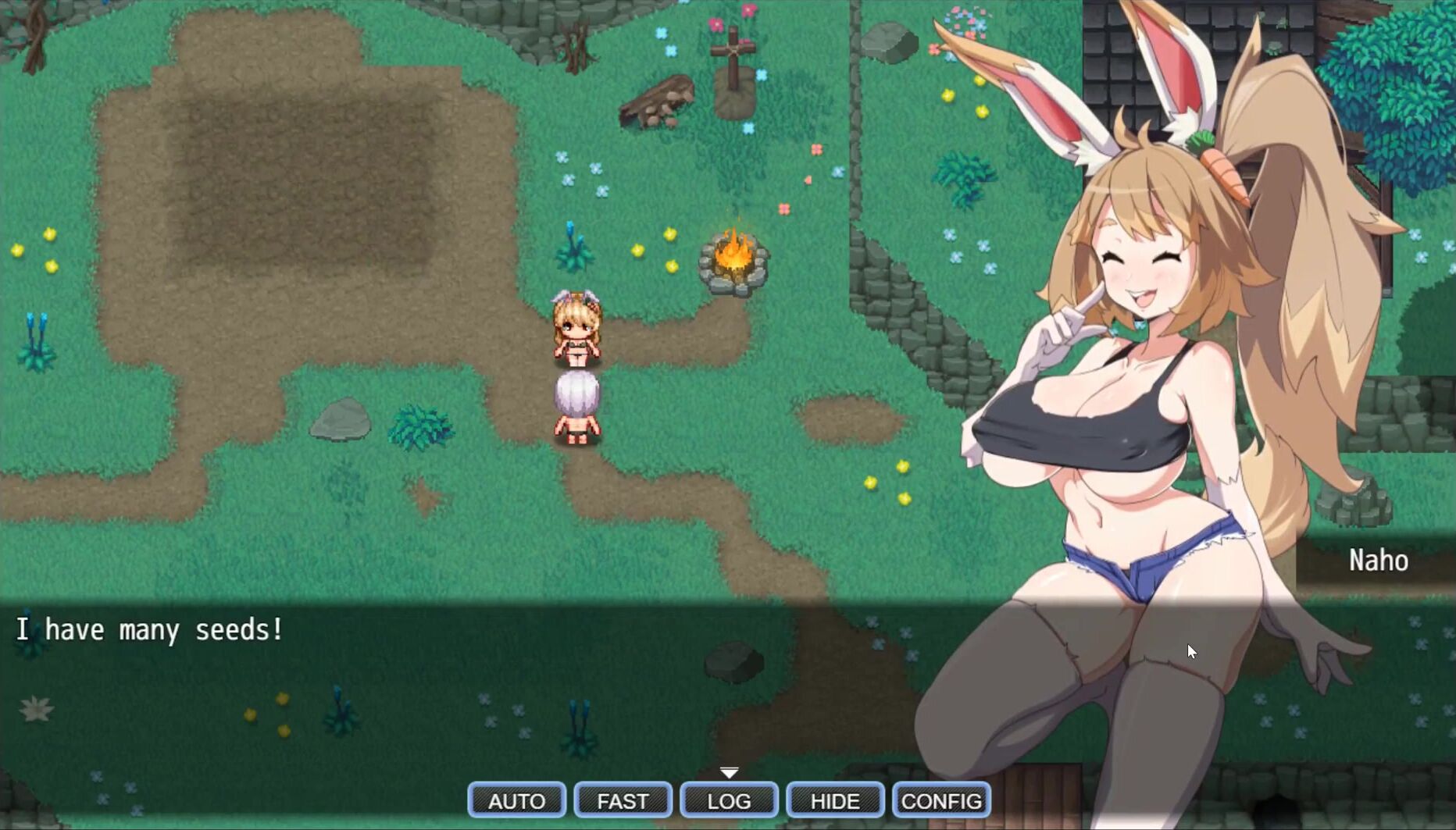Open the dialogue LOG

(x=729, y=800)
